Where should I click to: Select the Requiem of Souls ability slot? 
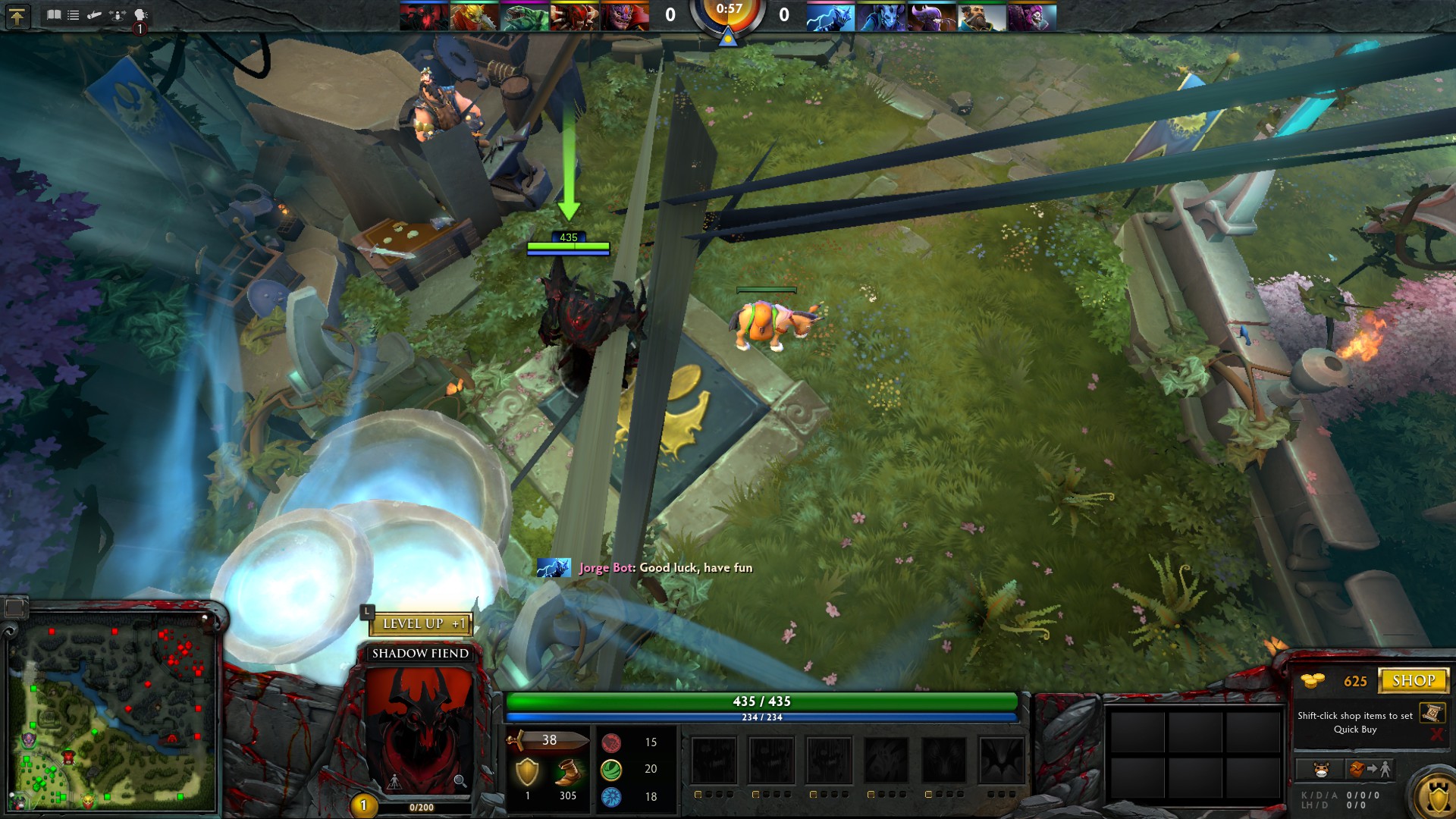click(x=1001, y=760)
